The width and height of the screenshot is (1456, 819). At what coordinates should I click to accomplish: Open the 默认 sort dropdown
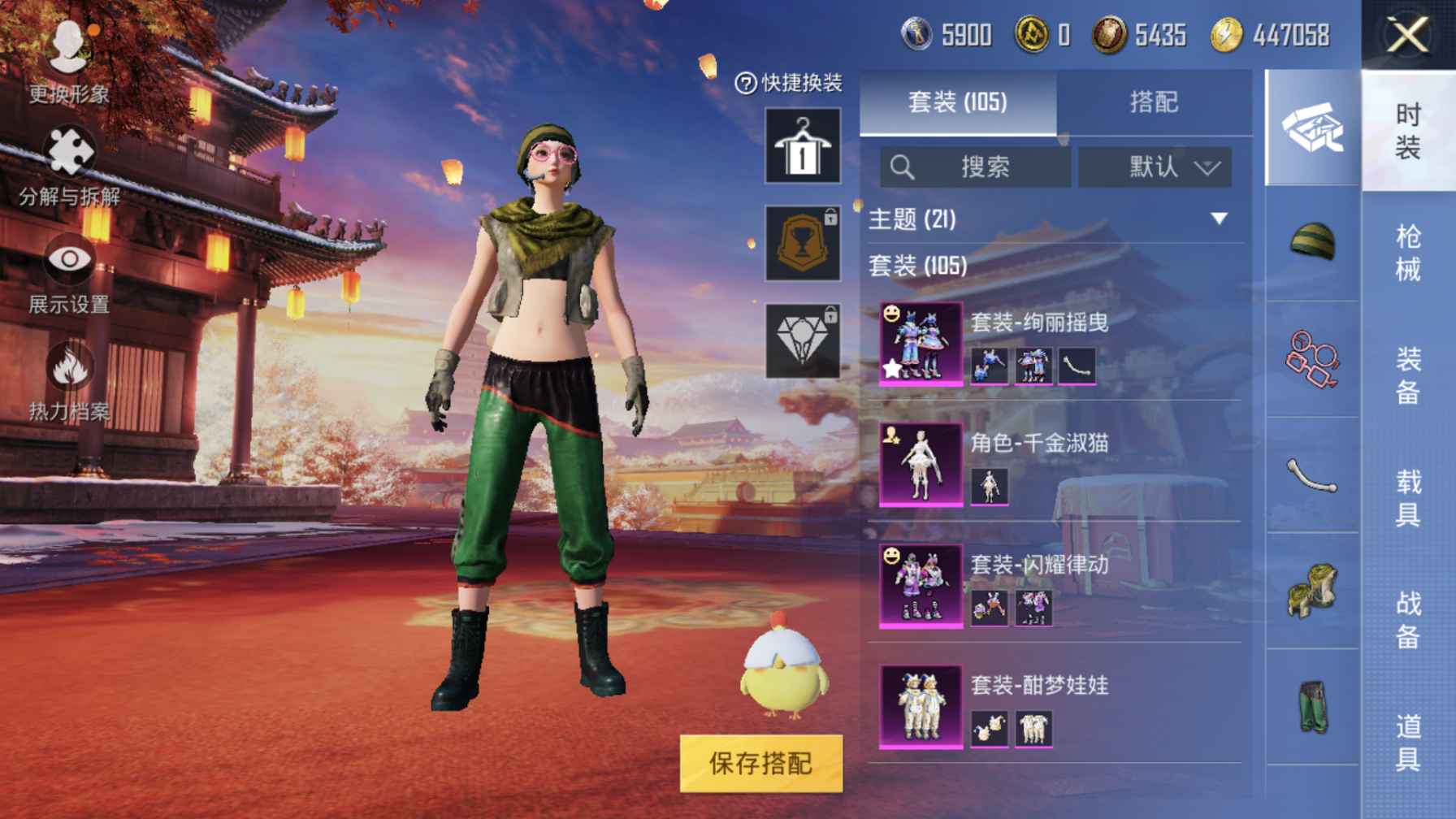(x=1155, y=167)
